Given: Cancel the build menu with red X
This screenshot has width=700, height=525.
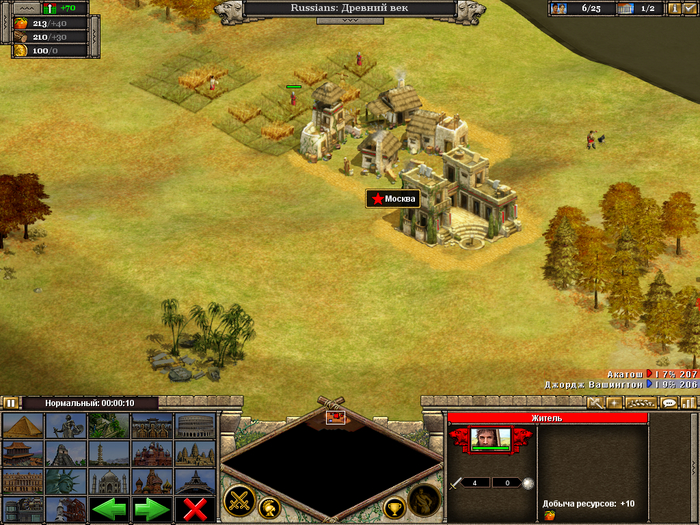Looking at the screenshot, I should coord(195,509).
